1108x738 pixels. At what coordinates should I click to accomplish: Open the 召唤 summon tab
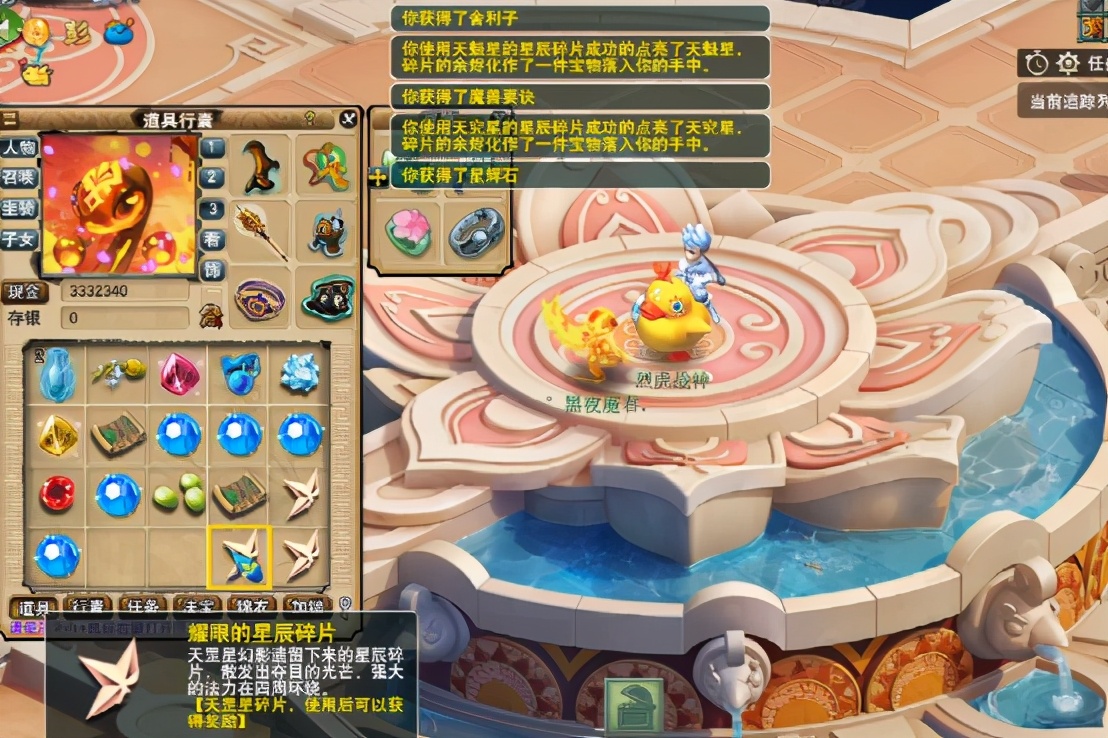point(18,178)
